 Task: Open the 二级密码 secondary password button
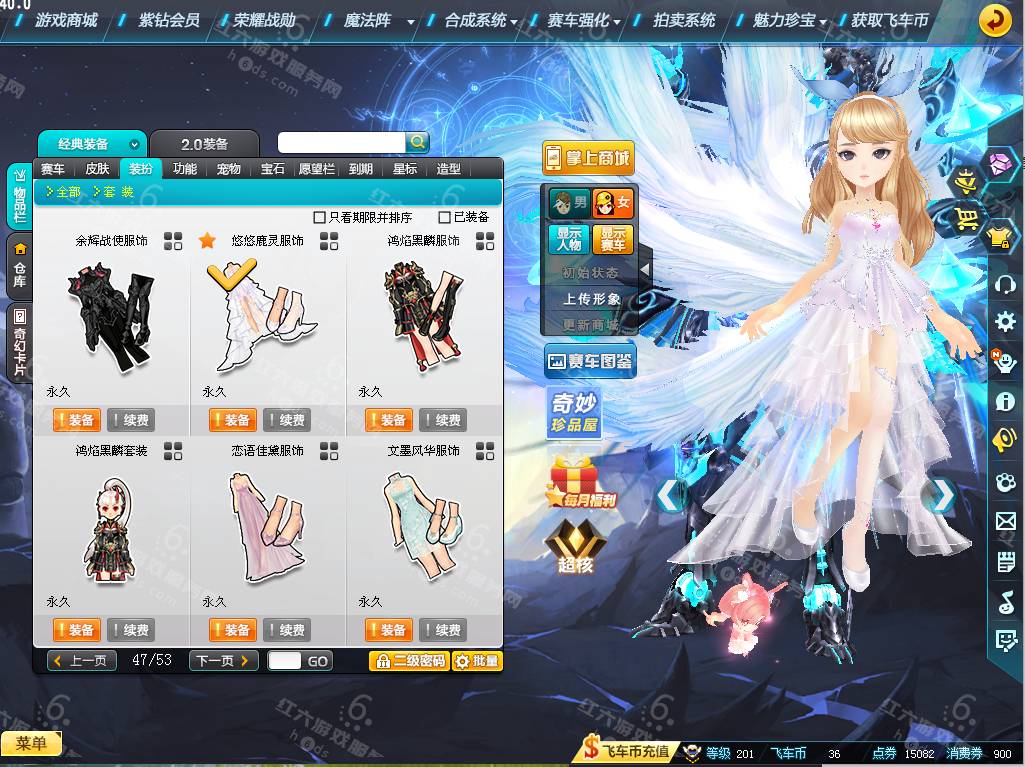408,661
